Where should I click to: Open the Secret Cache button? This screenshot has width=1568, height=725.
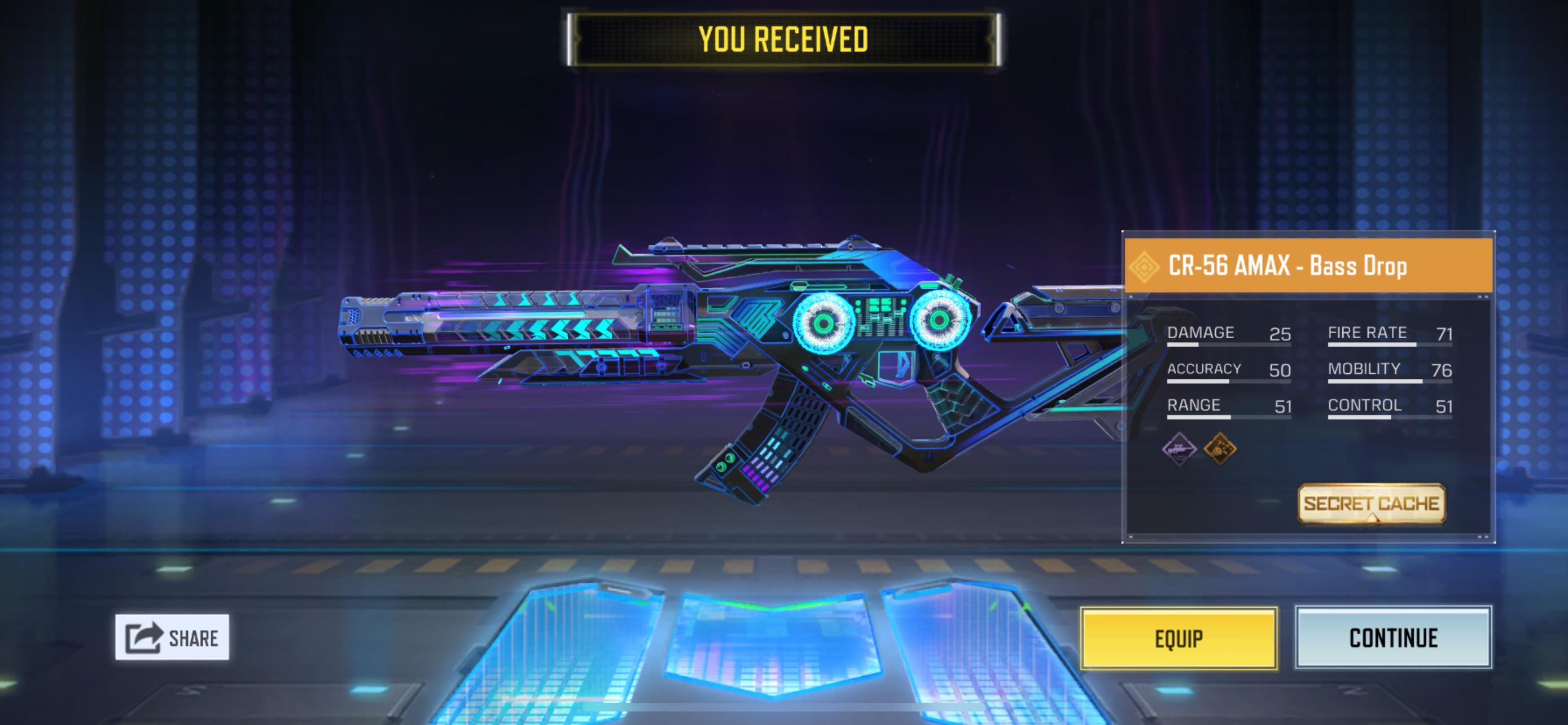click(1371, 504)
